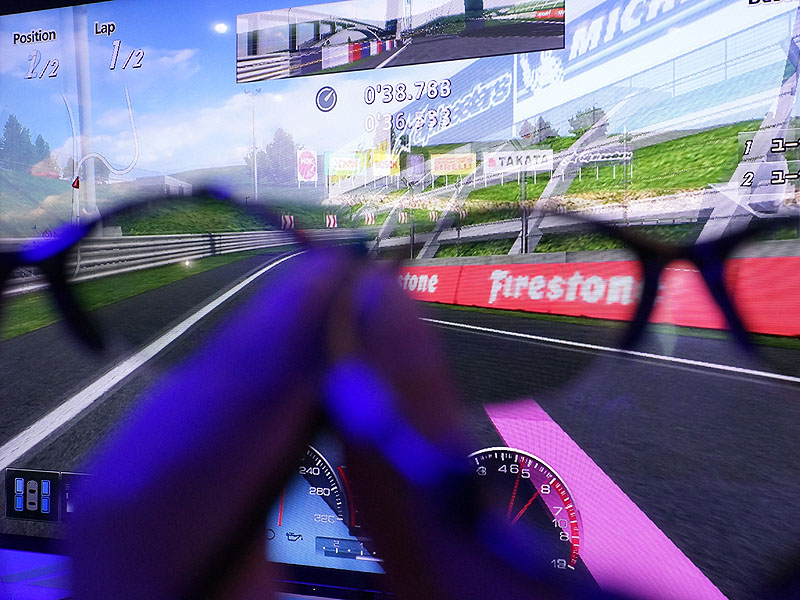Select the first-place driver row

point(770,146)
